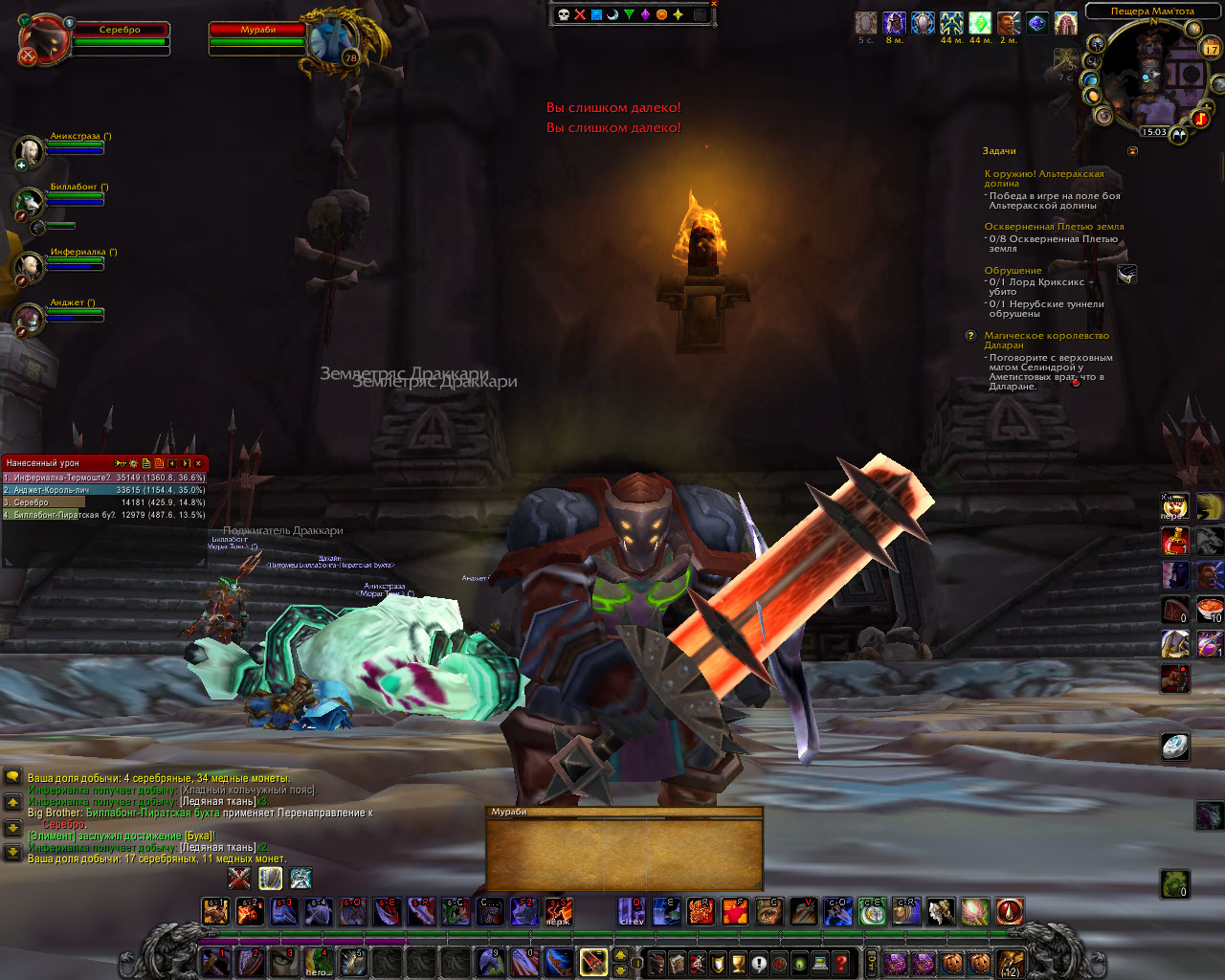The height and width of the screenshot is (980, 1225).
Task: Jump chat to the bottom
Action: pos(12,852)
